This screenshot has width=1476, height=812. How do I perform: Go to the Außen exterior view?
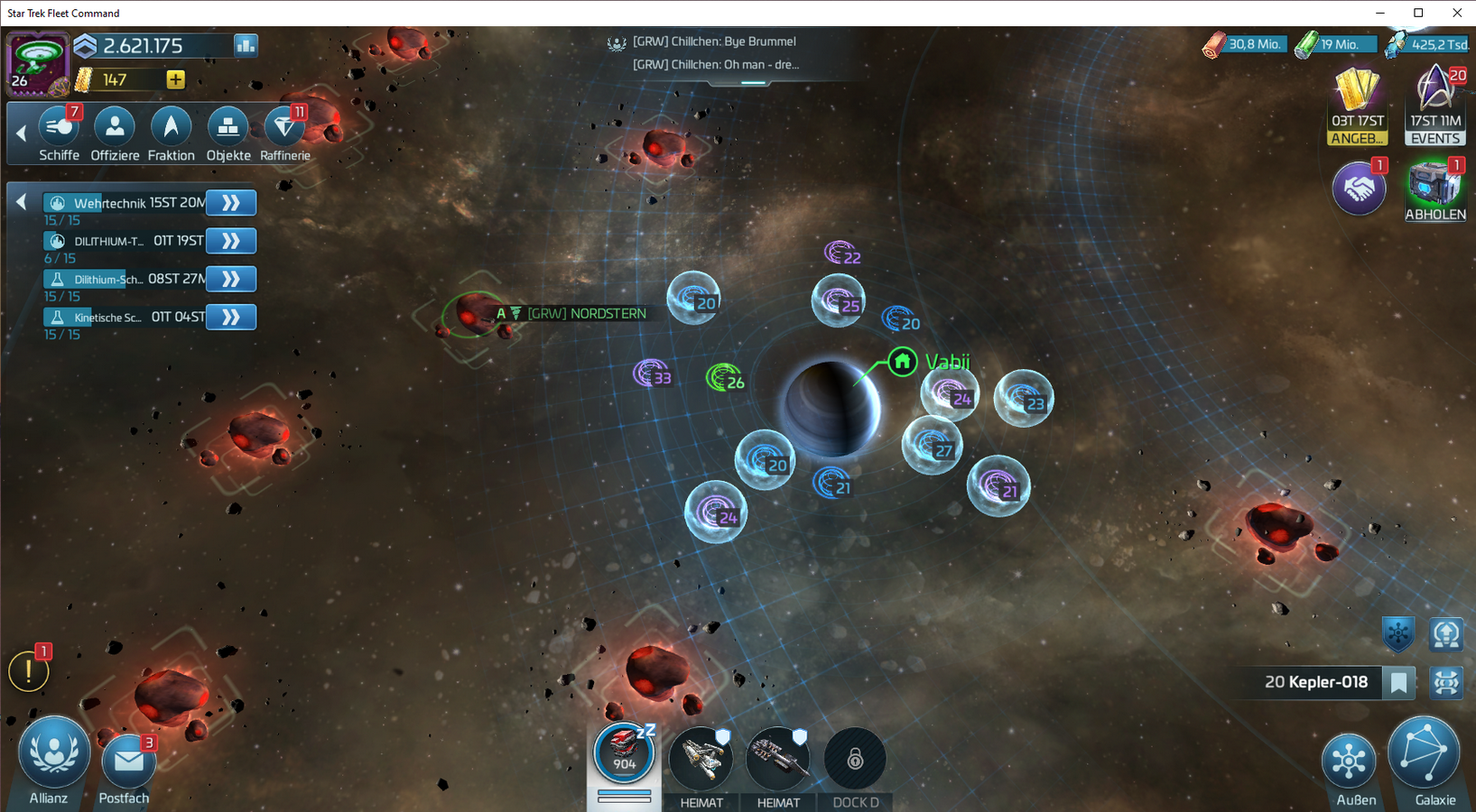(1349, 763)
